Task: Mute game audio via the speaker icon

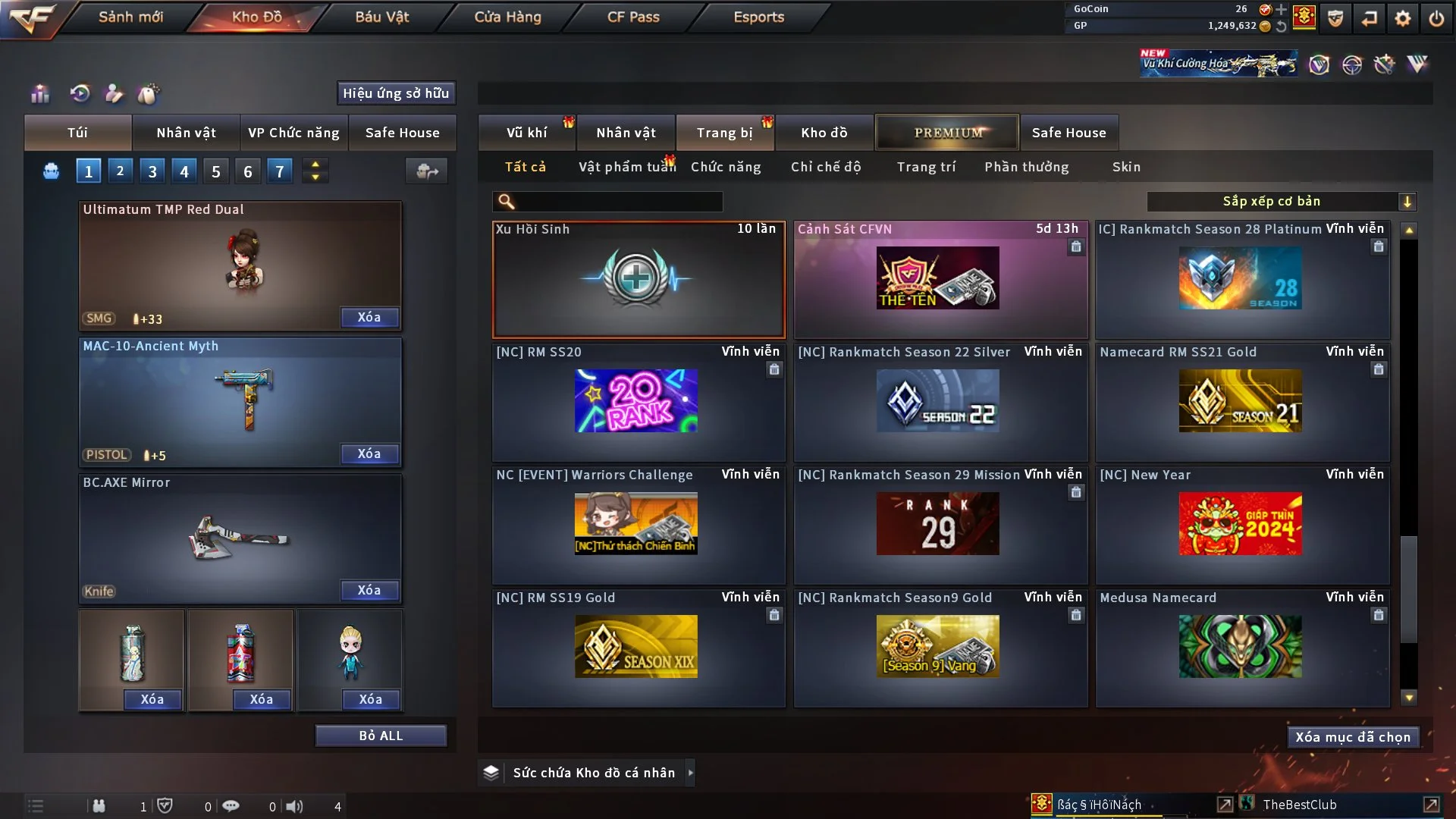Action: click(x=296, y=806)
